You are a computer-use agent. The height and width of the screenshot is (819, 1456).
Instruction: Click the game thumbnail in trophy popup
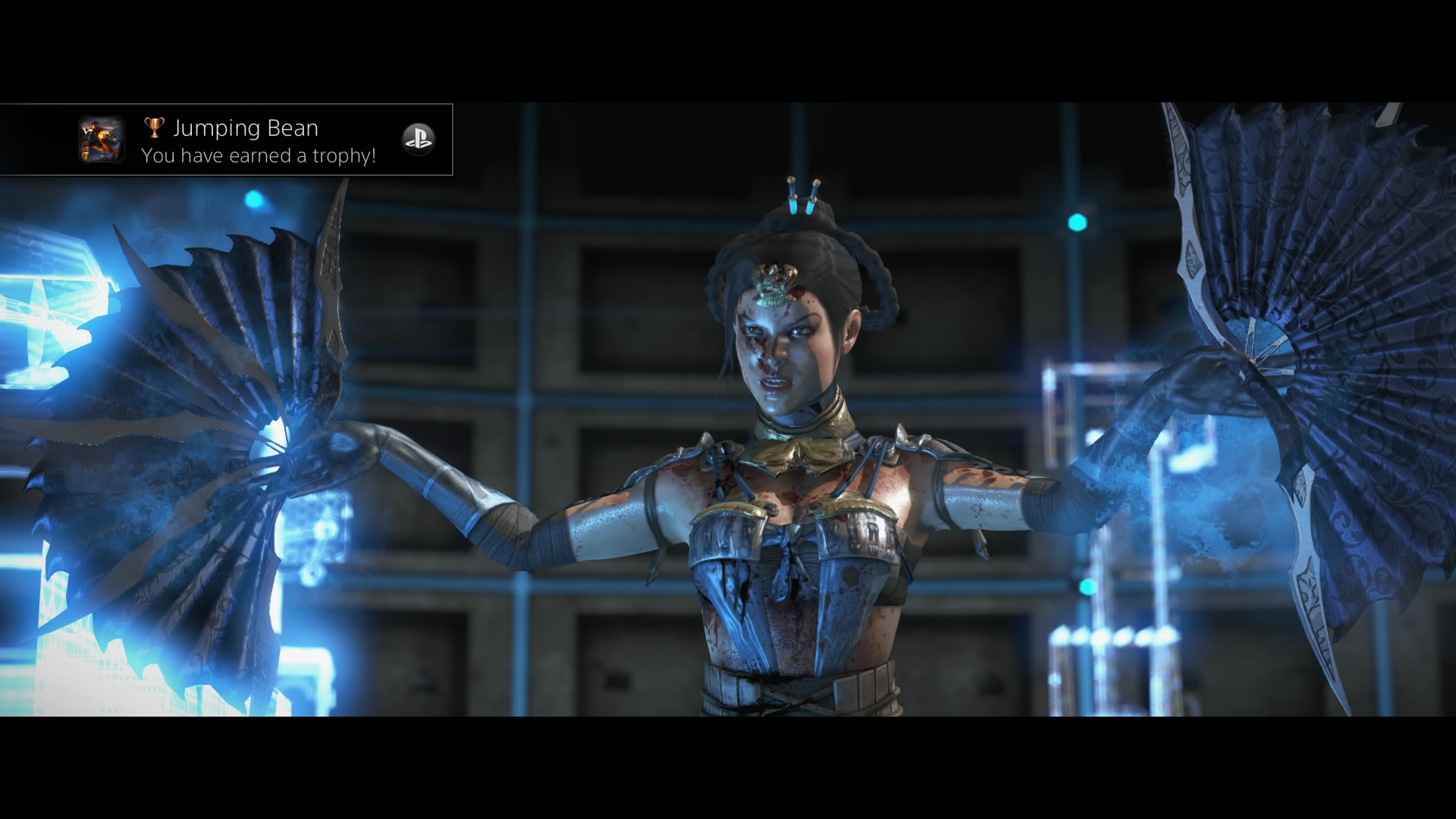102,140
